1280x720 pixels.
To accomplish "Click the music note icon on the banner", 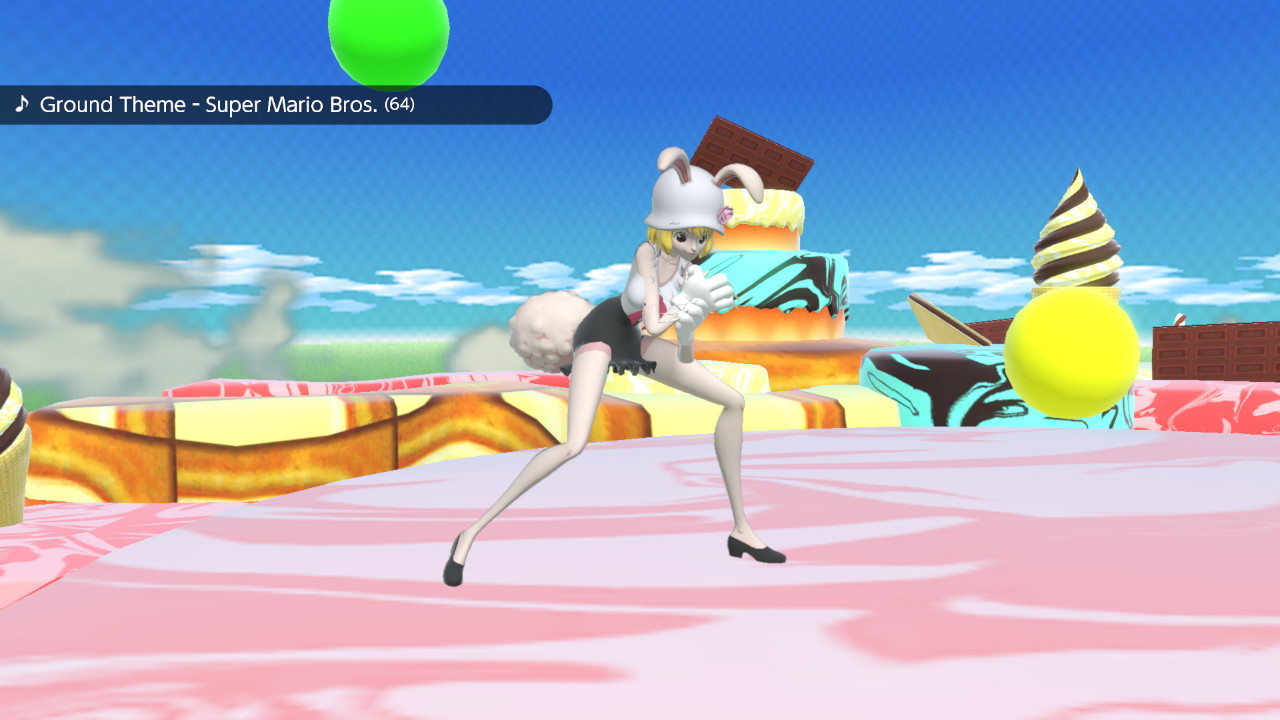I will pos(22,104).
